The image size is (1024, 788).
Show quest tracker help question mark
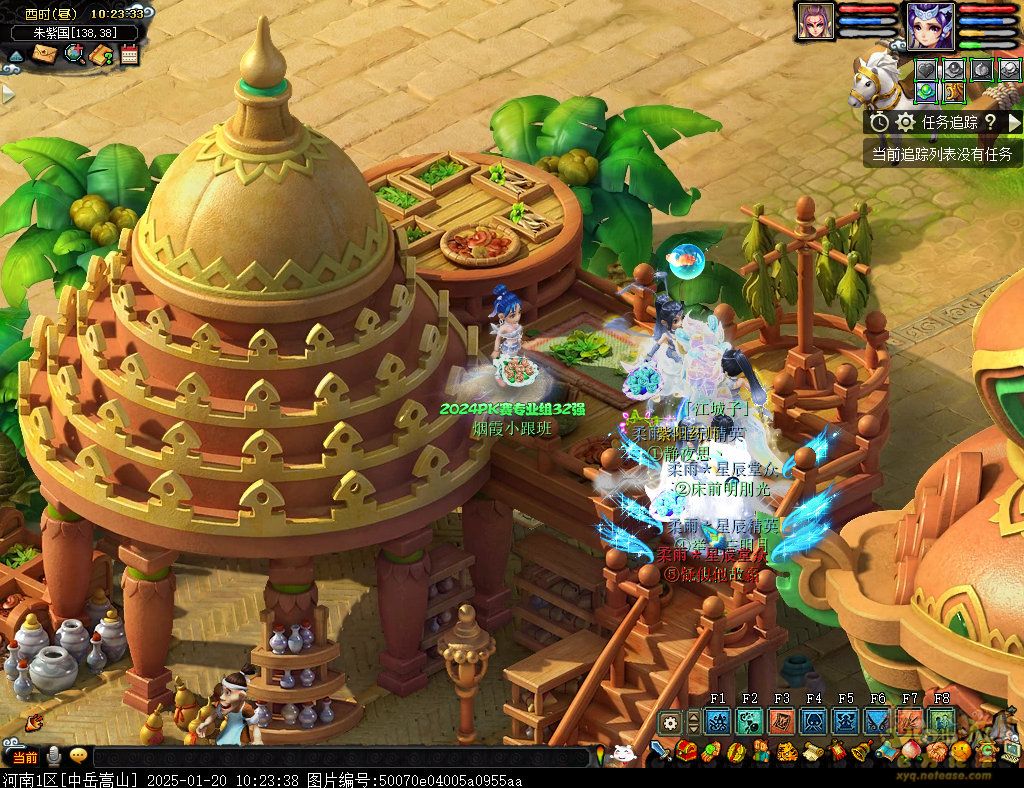coord(990,122)
